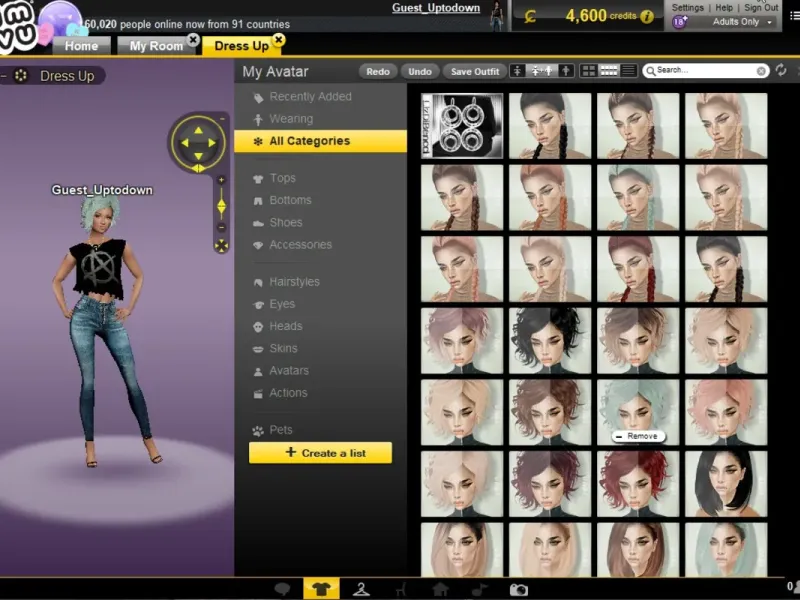
Task: Create a new list
Action: pos(320,453)
